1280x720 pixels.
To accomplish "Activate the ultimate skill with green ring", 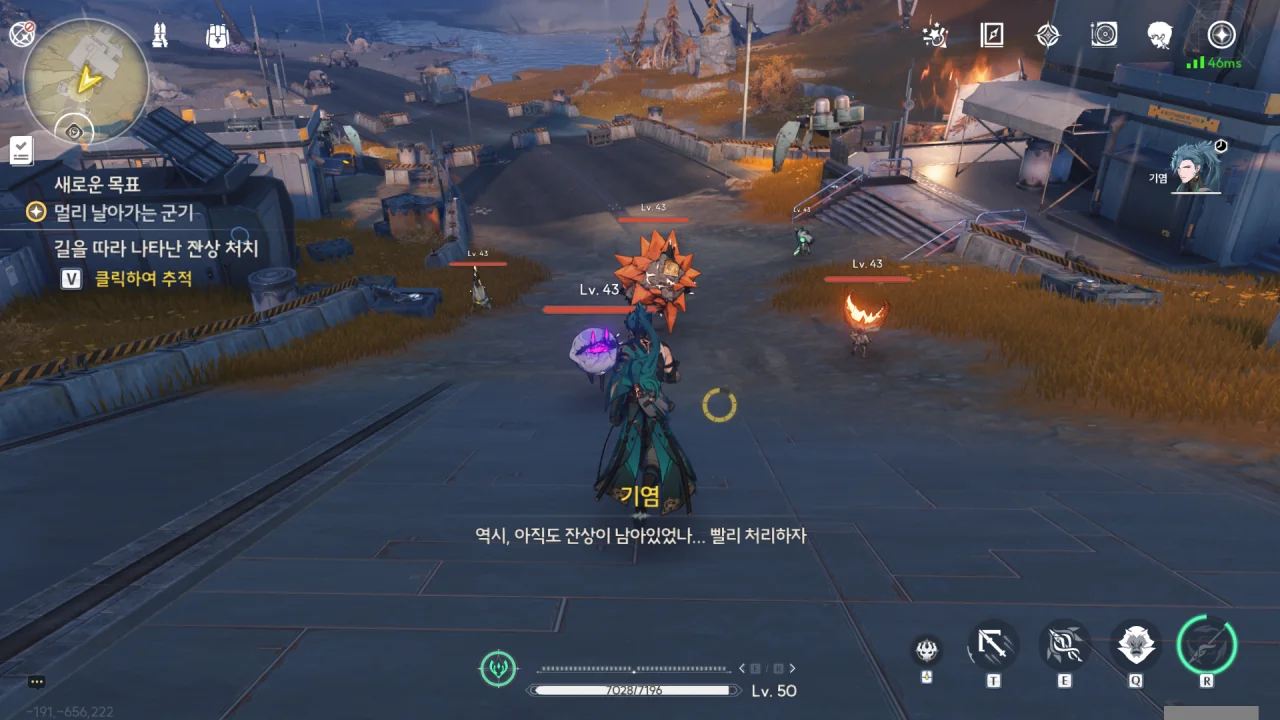I will coord(1207,645).
